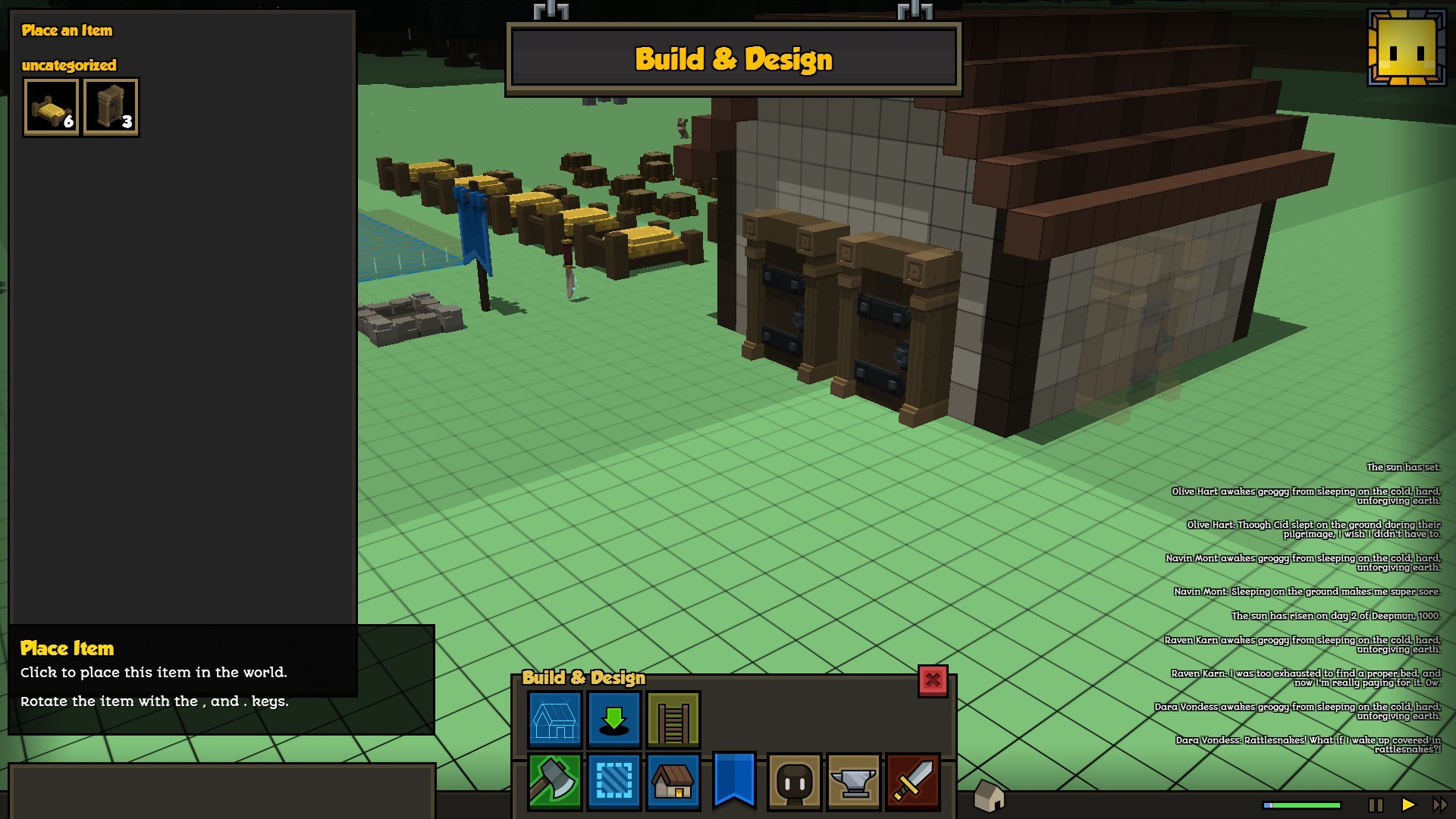The width and height of the screenshot is (1456, 819).
Task: Close the Build & Design panel
Action: [x=933, y=680]
